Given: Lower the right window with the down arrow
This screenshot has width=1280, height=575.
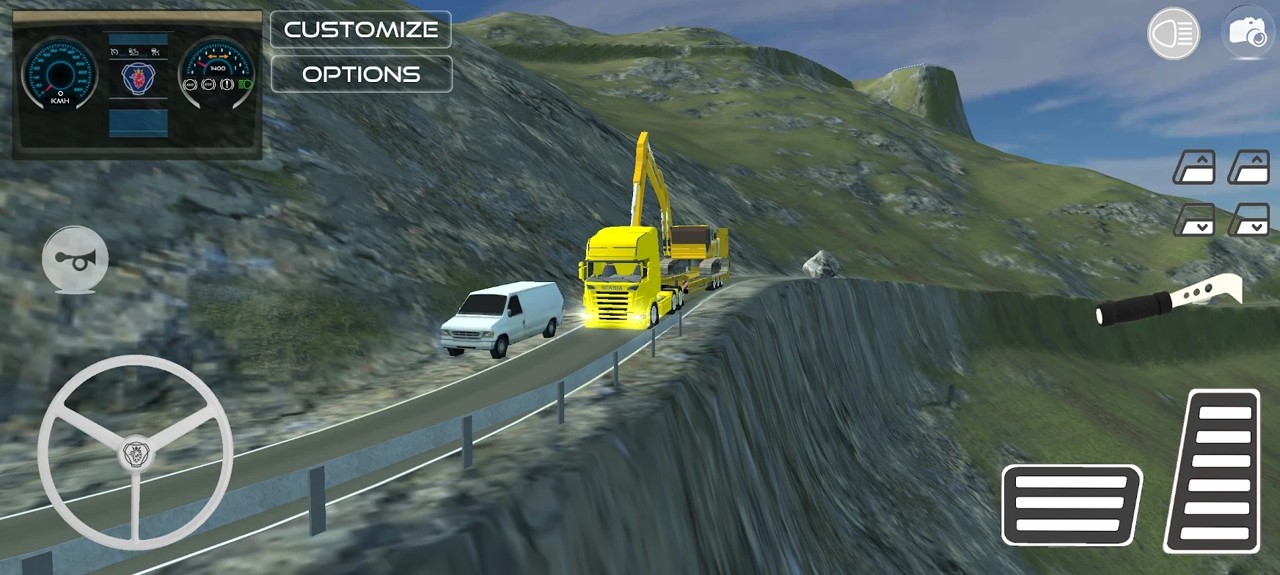Looking at the screenshot, I should click(1249, 219).
